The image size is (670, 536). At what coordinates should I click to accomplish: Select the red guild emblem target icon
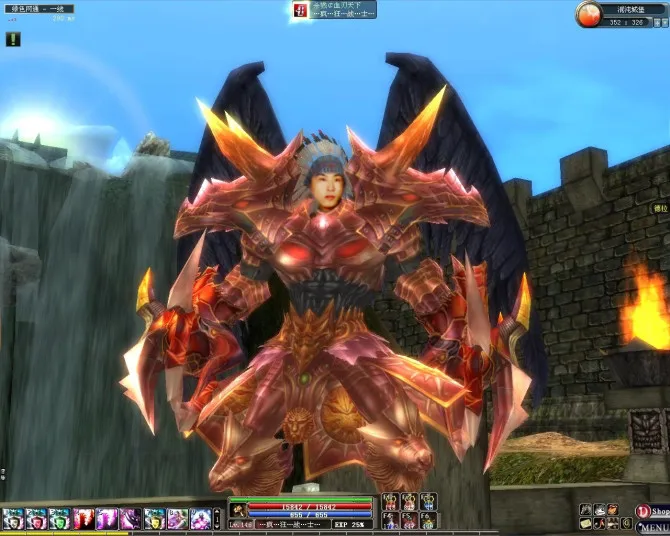299,11
